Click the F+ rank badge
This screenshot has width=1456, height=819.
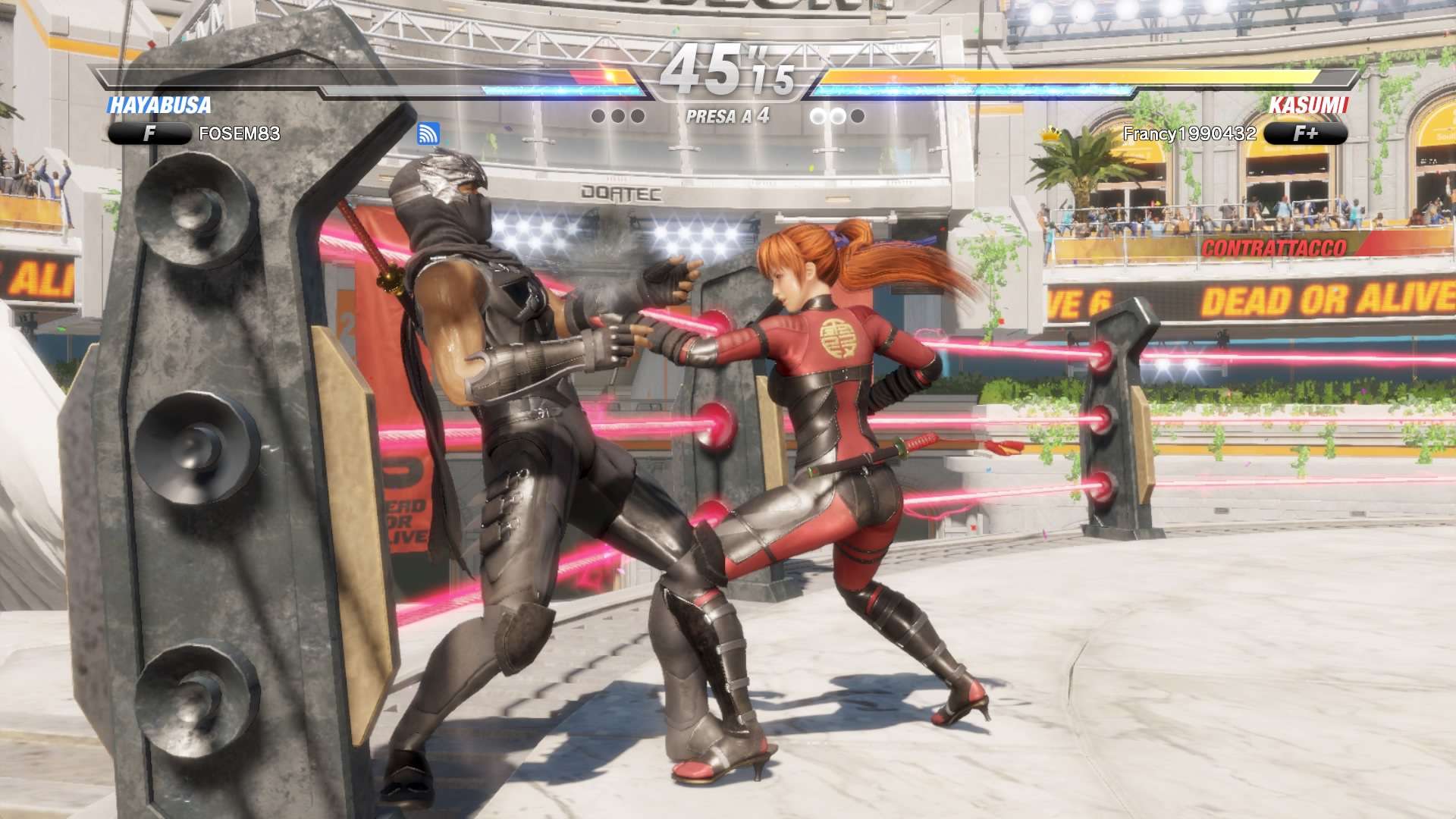tap(1305, 134)
